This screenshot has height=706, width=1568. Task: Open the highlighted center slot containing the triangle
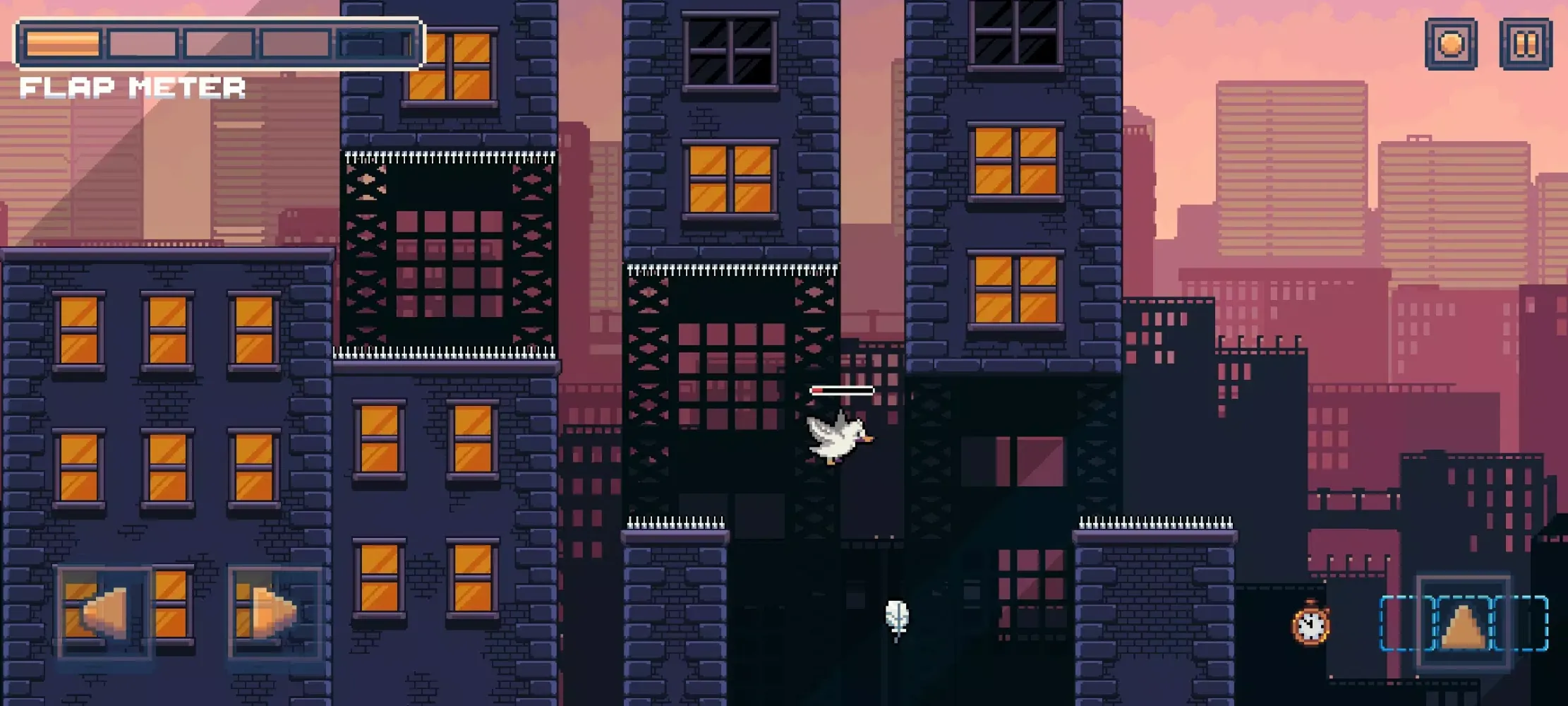(x=1463, y=625)
